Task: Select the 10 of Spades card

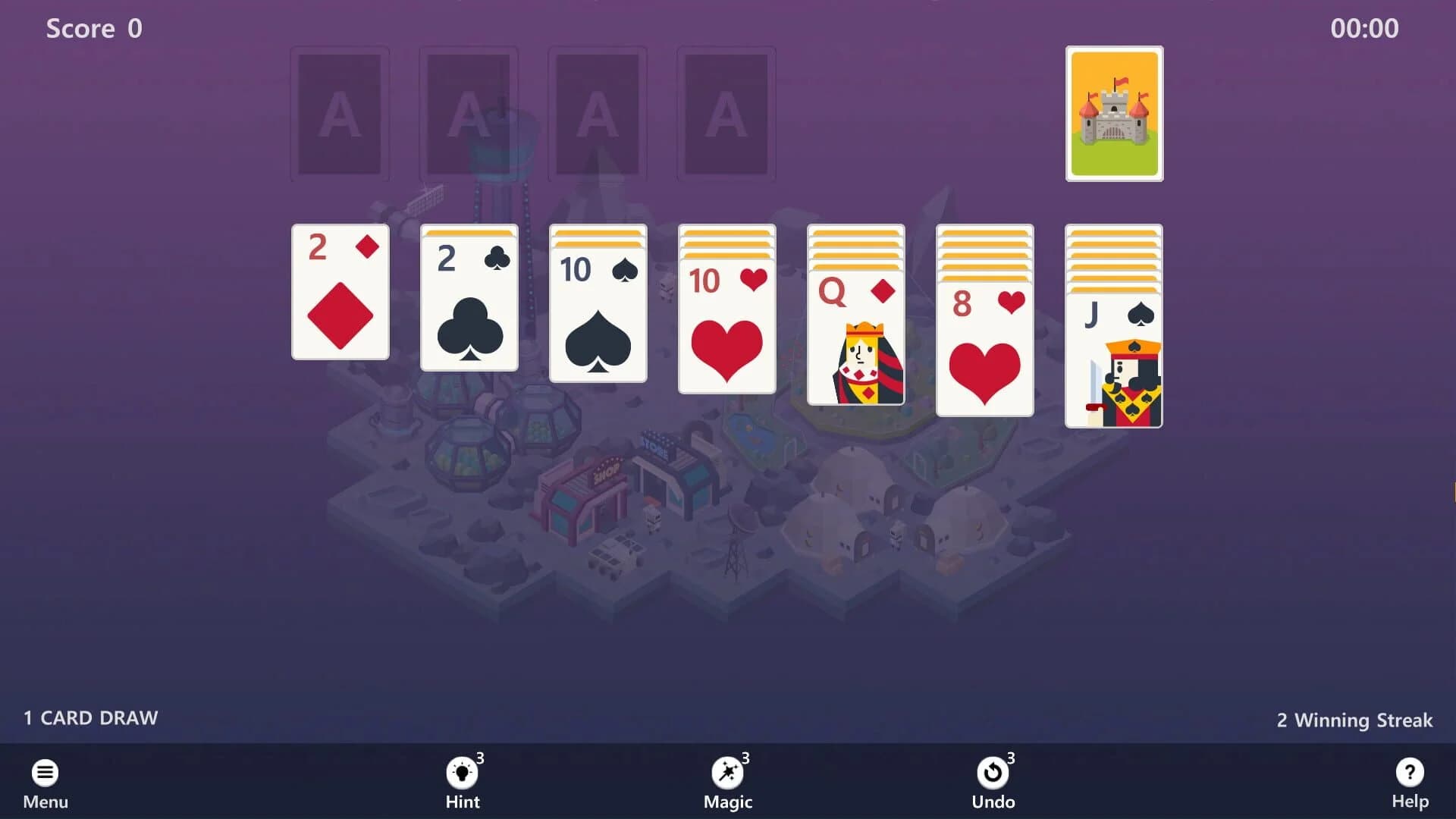Action: click(597, 315)
